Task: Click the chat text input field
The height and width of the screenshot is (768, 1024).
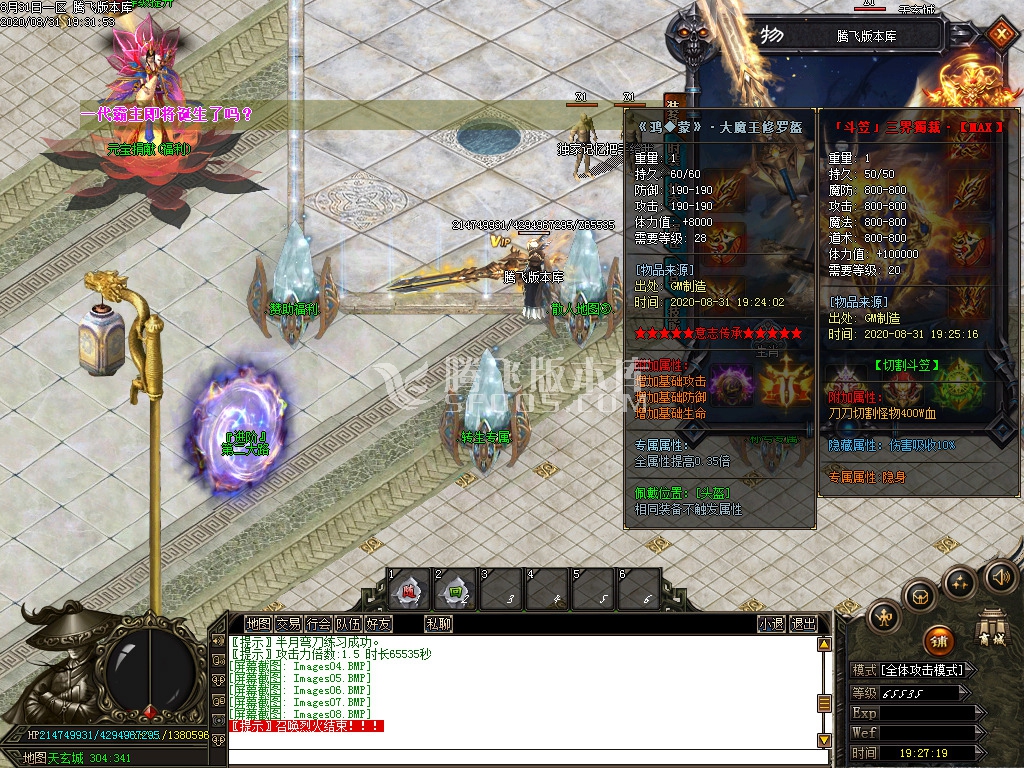Action: point(520,755)
